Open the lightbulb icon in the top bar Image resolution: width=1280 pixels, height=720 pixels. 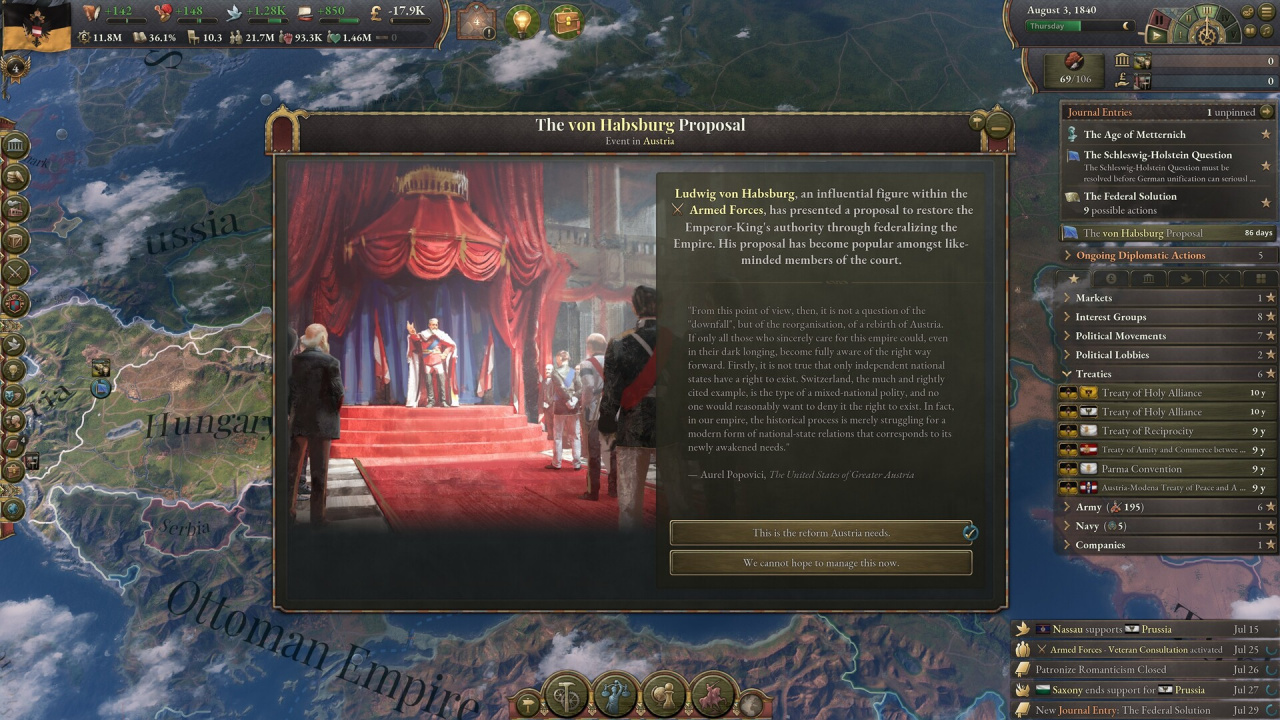tap(521, 22)
